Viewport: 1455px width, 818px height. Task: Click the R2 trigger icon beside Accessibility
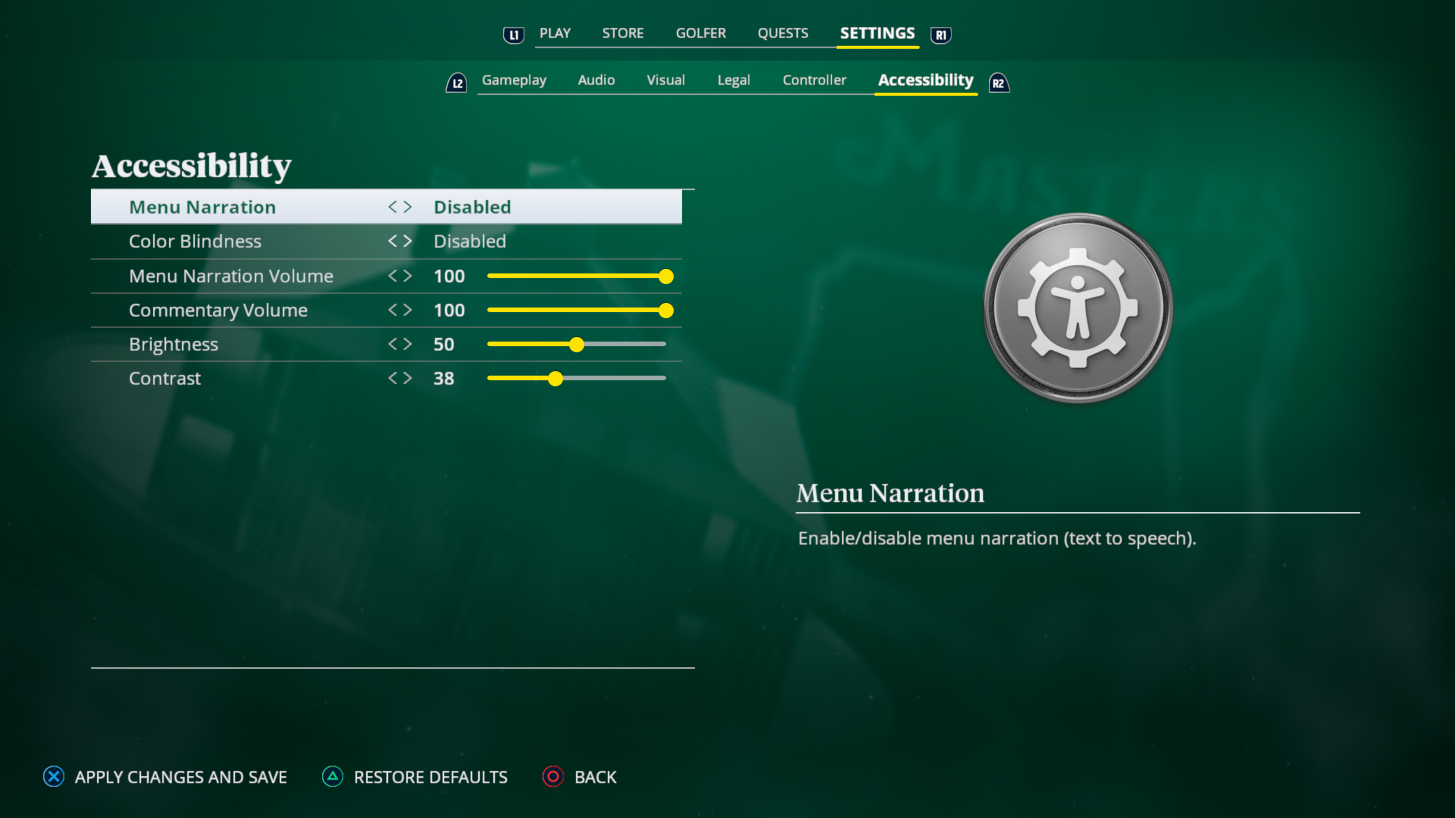click(x=998, y=83)
